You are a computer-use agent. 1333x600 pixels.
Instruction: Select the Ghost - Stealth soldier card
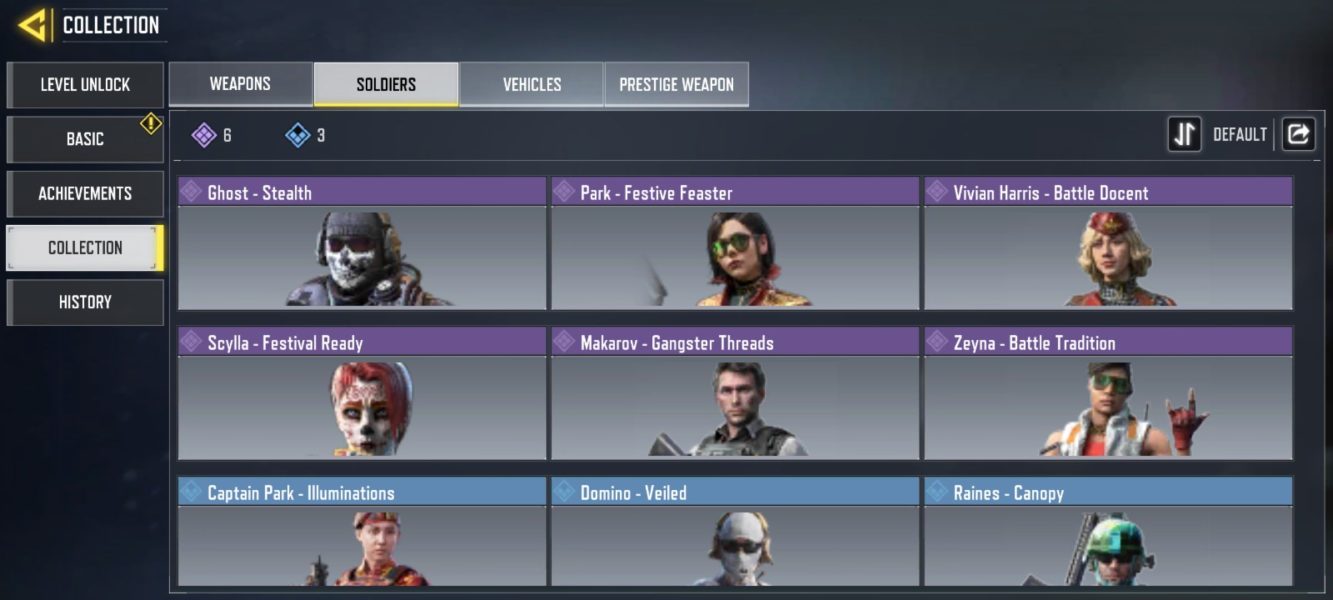[x=362, y=244]
